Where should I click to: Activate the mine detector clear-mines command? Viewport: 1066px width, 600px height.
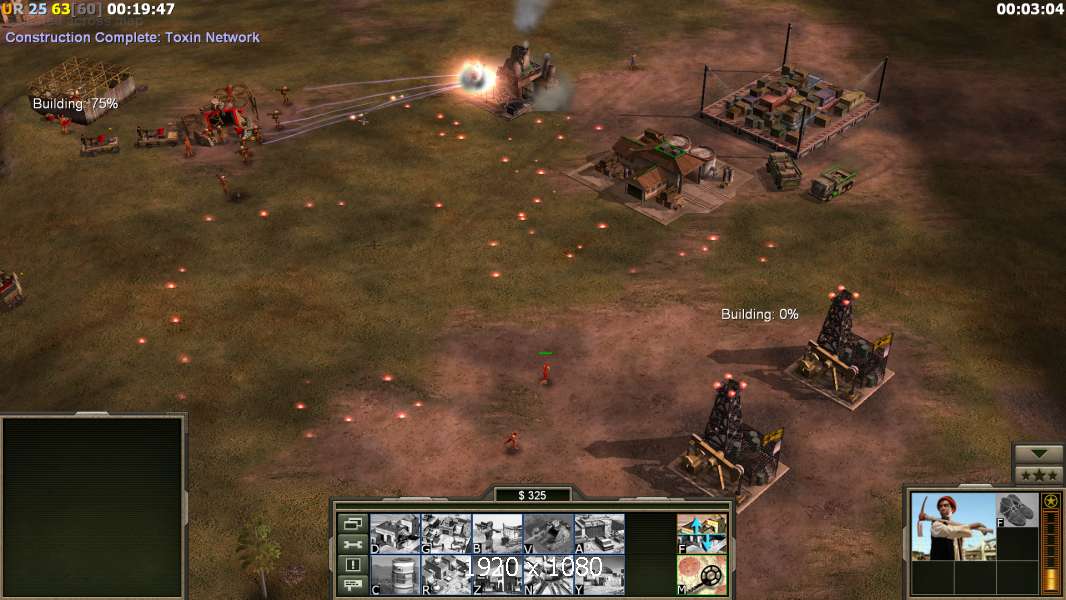click(702, 575)
